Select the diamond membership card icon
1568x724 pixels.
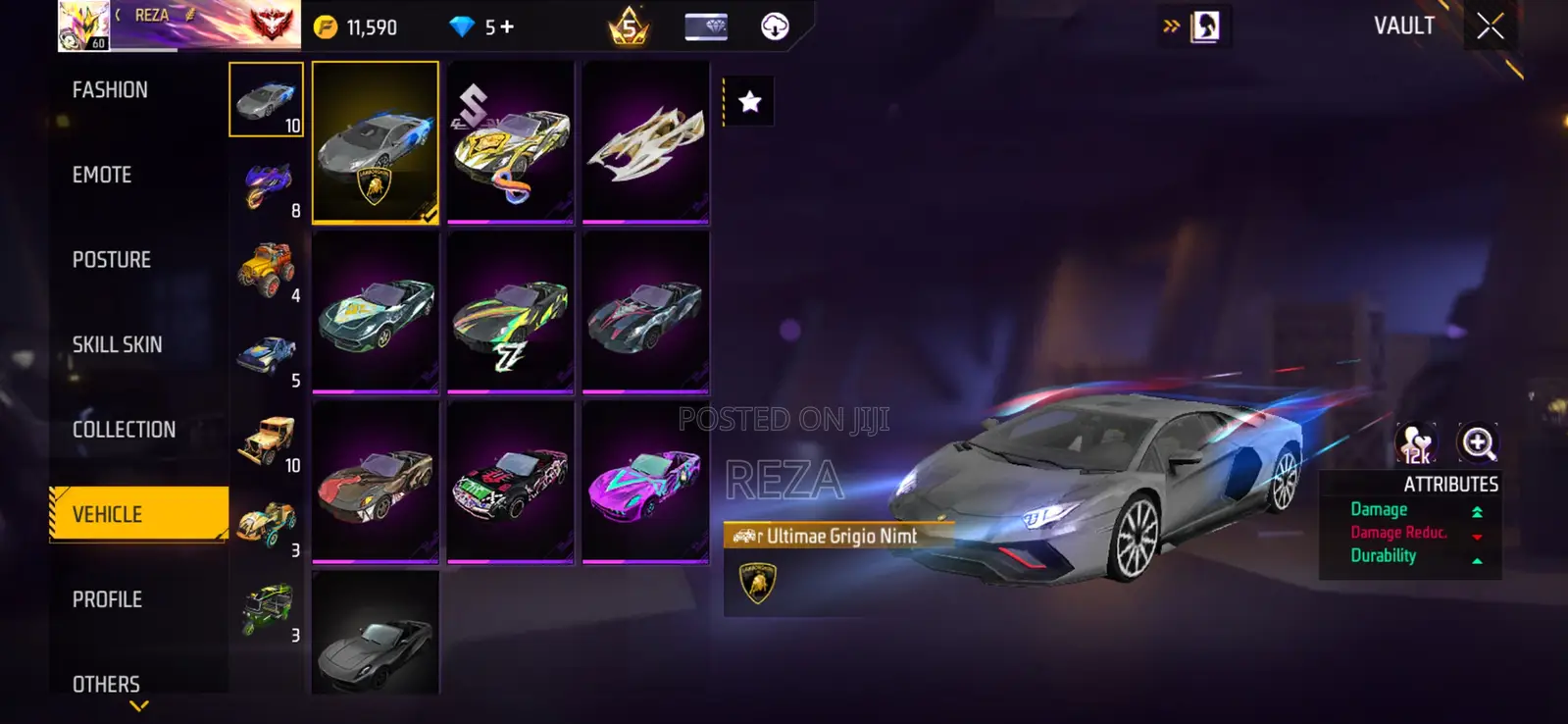click(705, 26)
